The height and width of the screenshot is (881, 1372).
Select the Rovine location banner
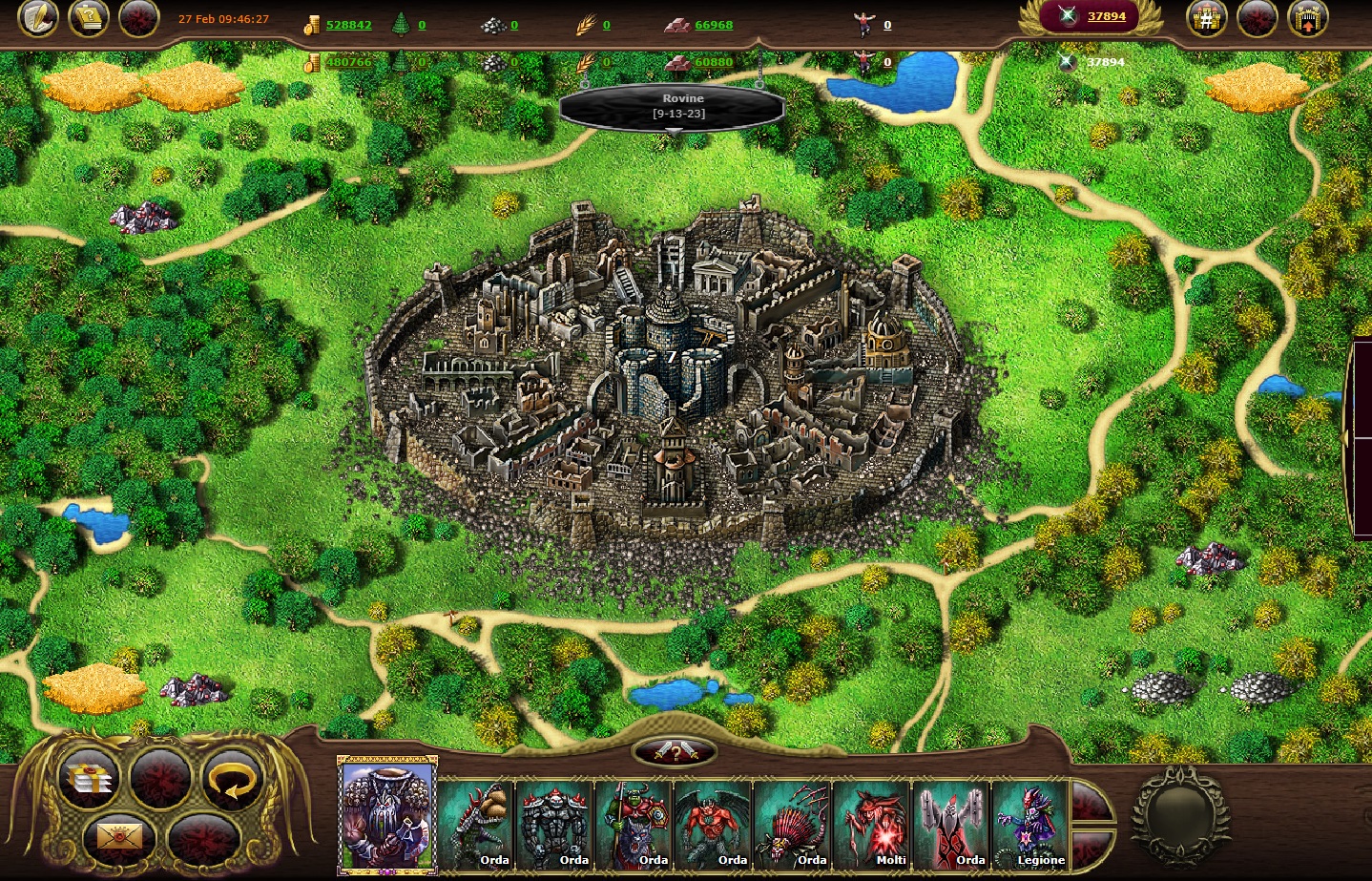pyautogui.click(x=672, y=106)
